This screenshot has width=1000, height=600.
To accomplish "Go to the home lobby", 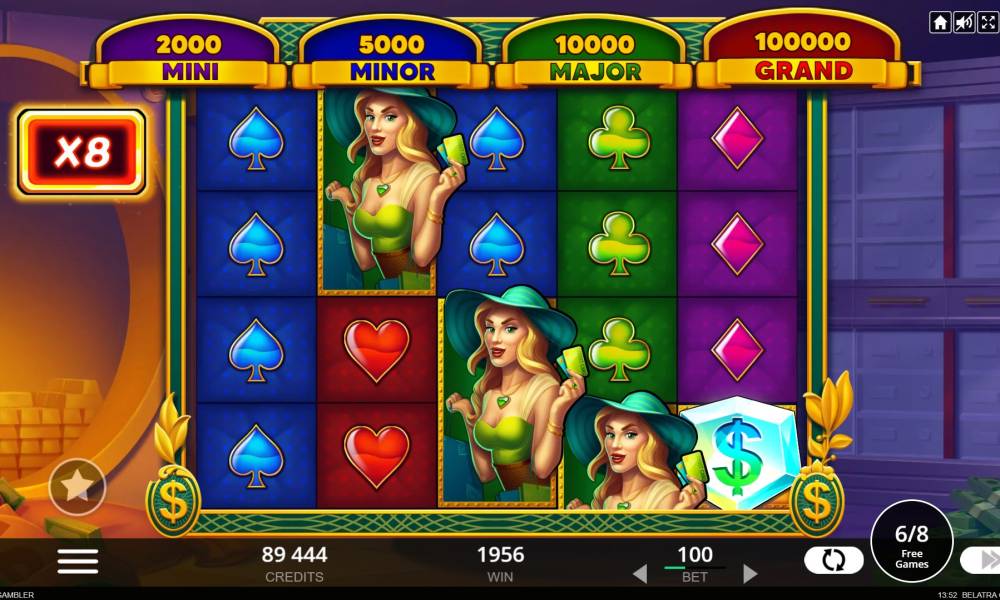I will pyautogui.click(x=940, y=22).
